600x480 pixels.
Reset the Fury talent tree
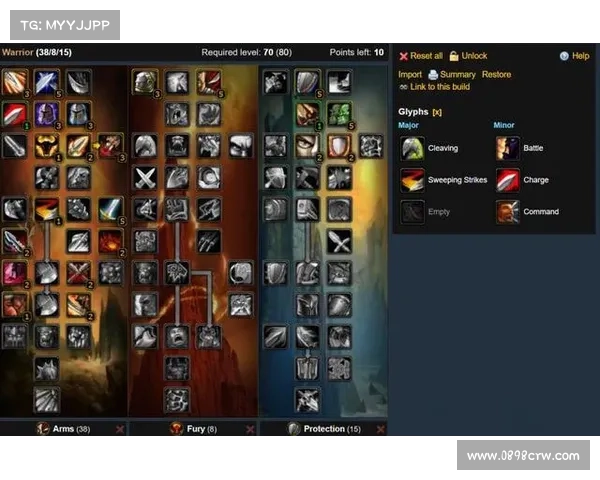(248, 429)
